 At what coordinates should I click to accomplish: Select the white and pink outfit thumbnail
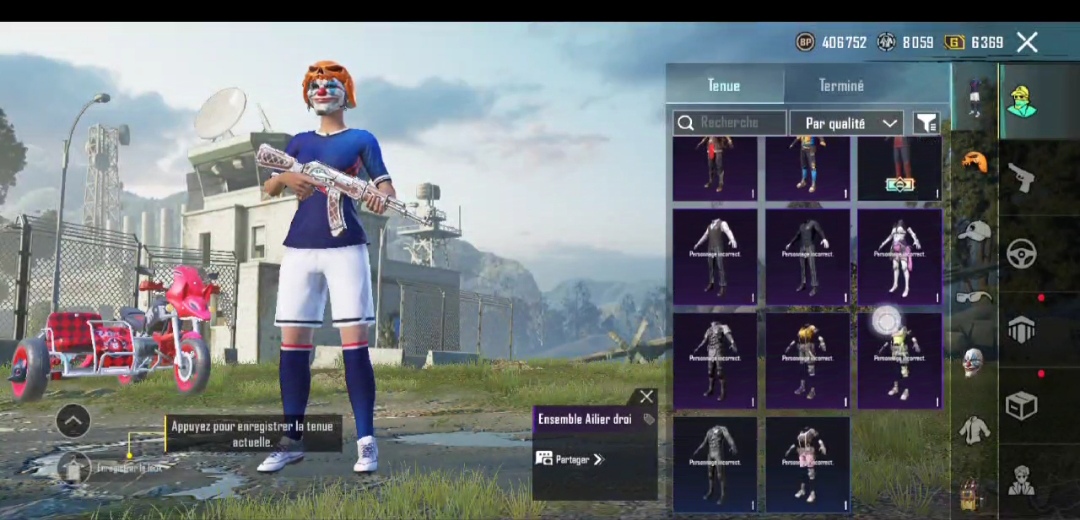tap(899, 256)
